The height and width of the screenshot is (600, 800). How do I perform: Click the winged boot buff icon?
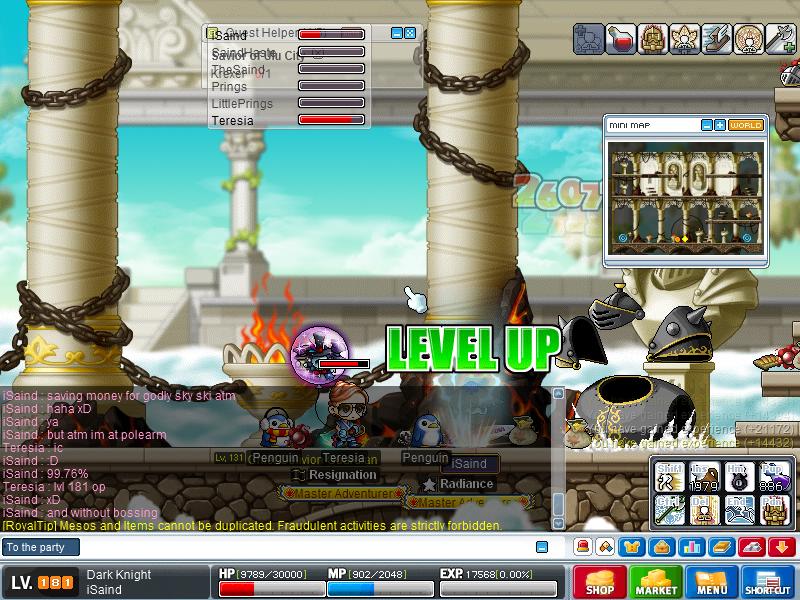[717, 39]
